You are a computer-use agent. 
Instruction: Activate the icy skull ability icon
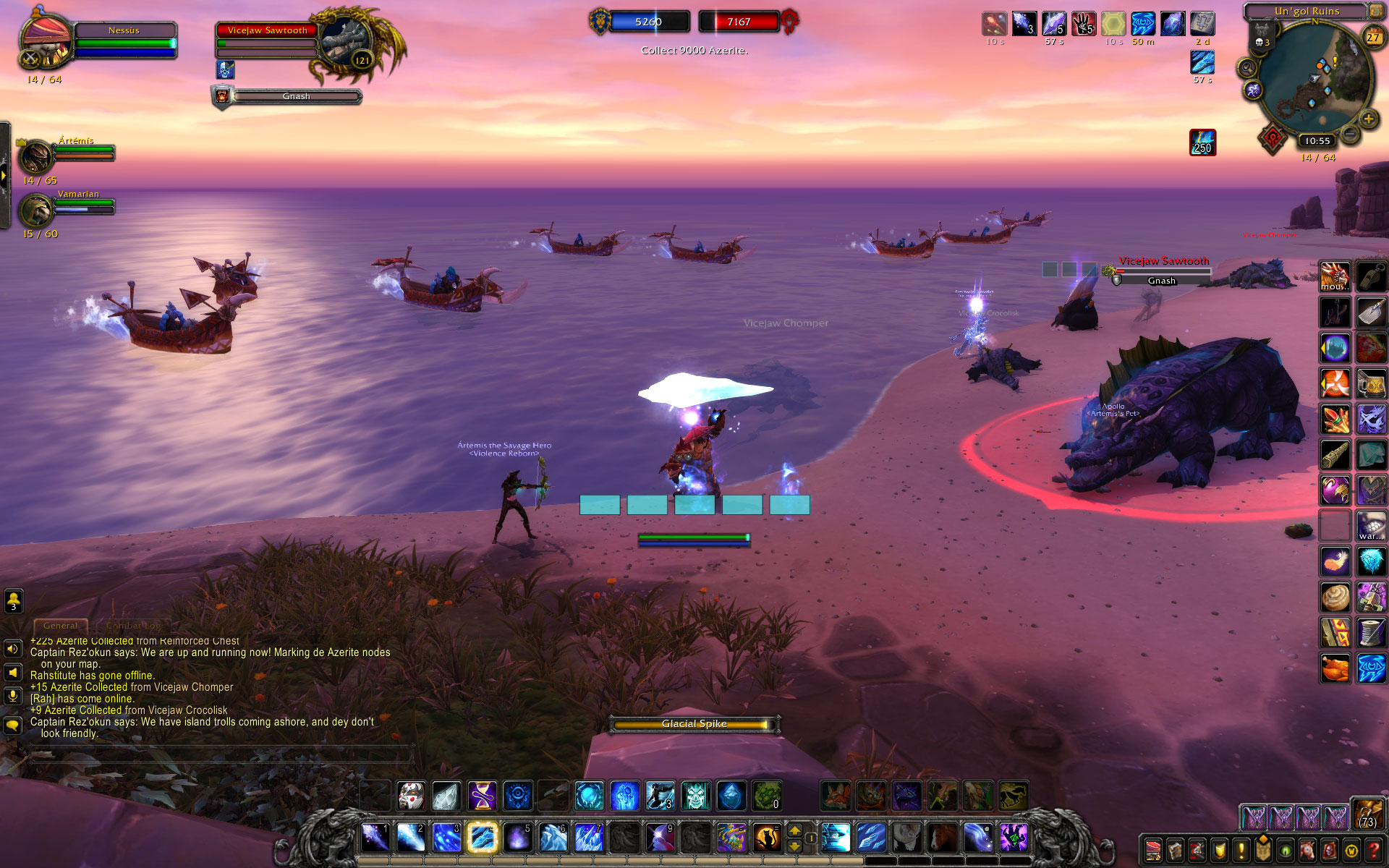695,796
